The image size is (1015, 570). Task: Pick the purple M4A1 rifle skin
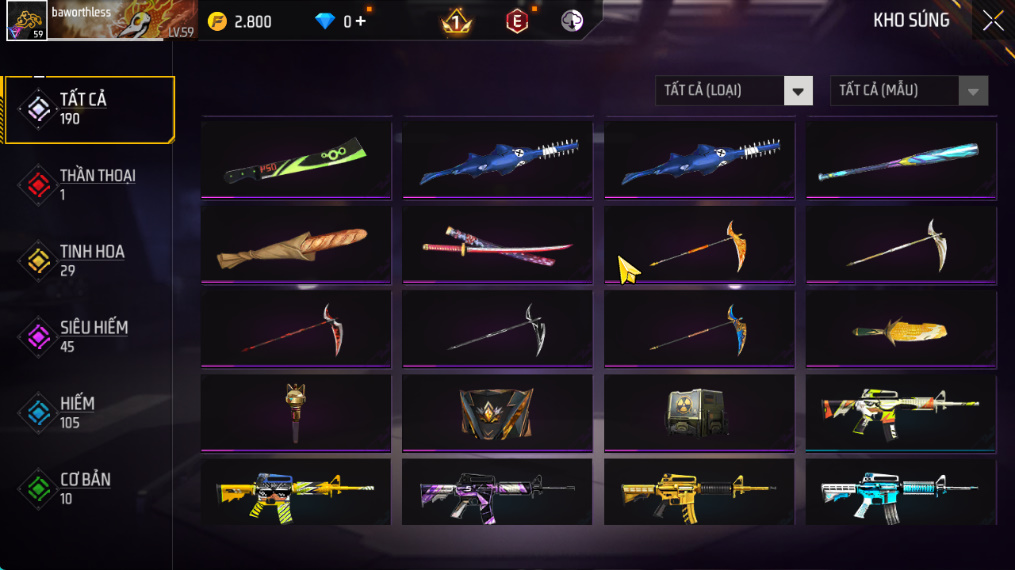pos(498,492)
